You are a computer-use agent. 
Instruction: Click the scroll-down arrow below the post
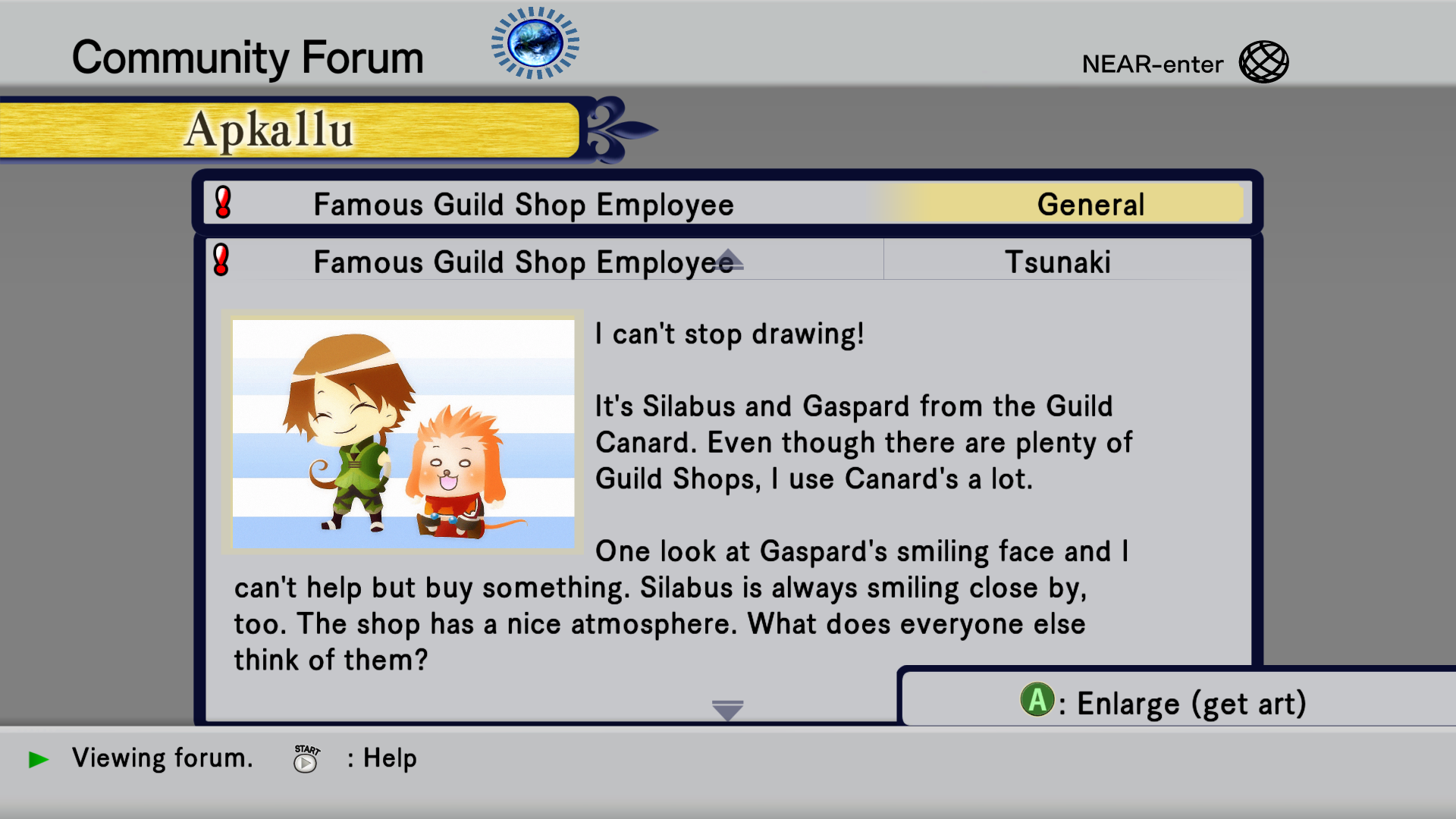pyautogui.click(x=728, y=710)
